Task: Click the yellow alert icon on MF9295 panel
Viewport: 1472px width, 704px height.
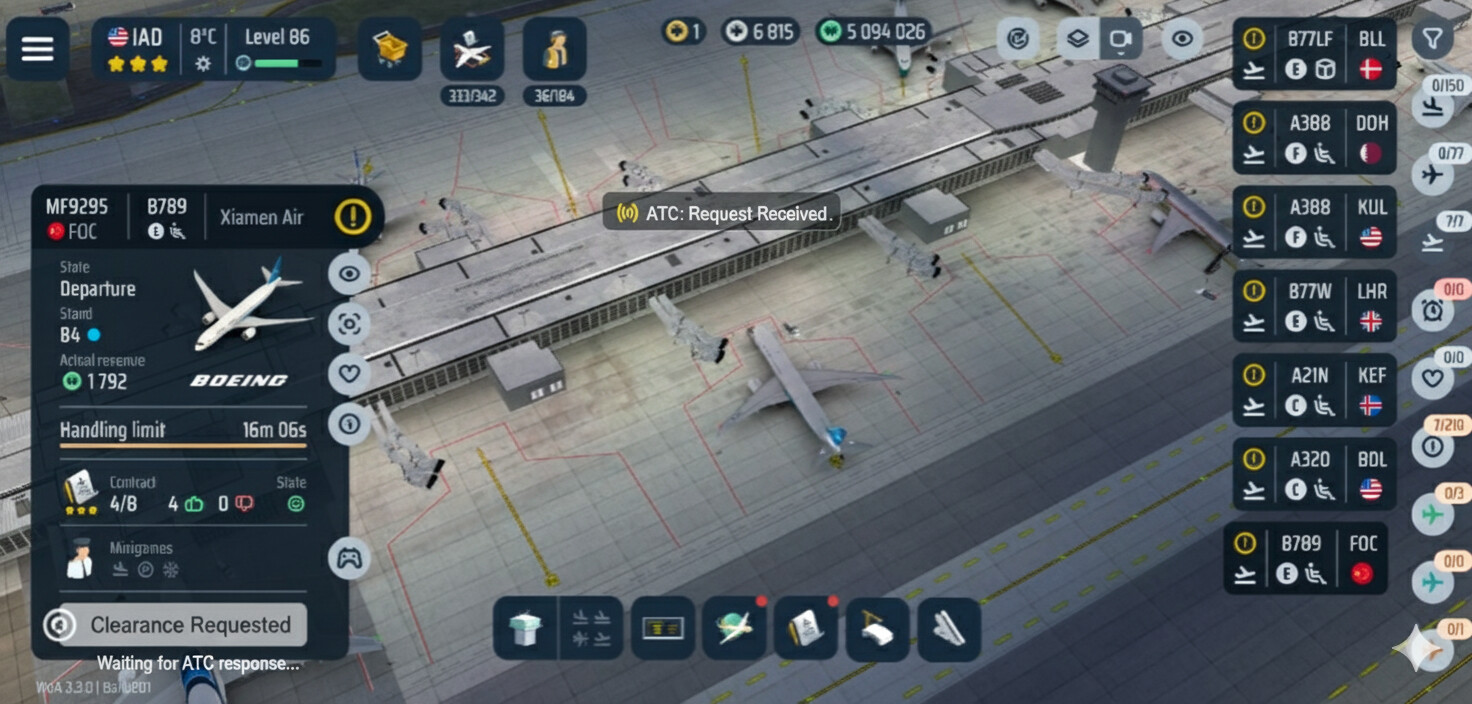Action: [x=352, y=216]
